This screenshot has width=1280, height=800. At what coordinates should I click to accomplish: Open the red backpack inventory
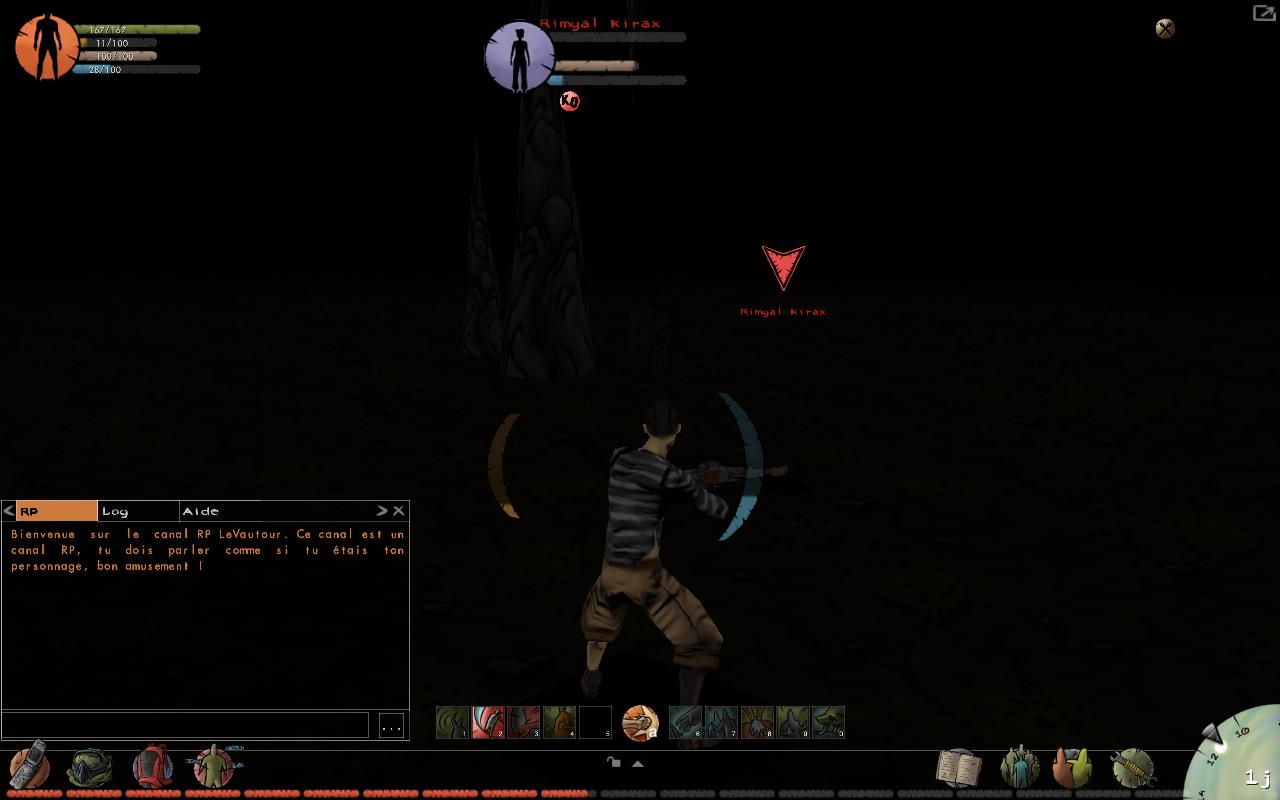click(x=152, y=767)
